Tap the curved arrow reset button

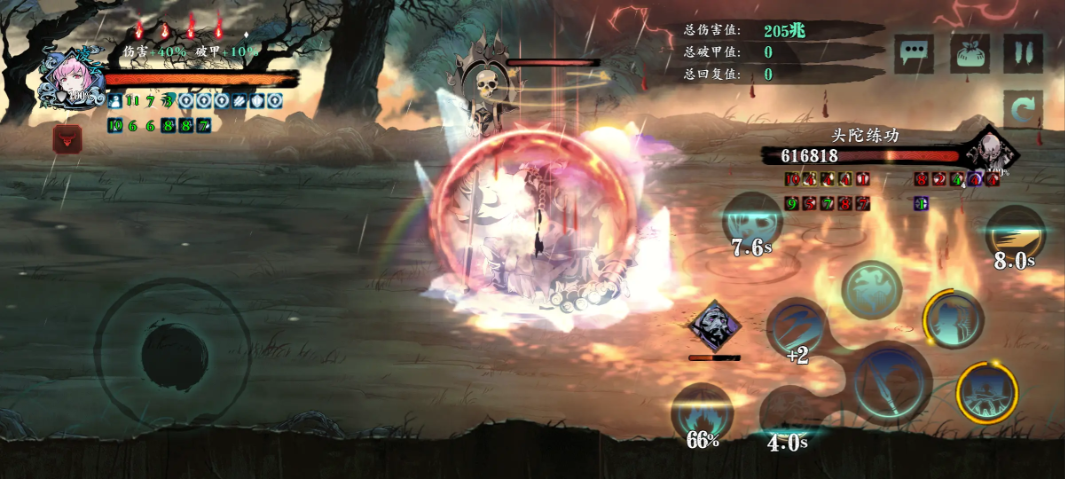point(1023,110)
